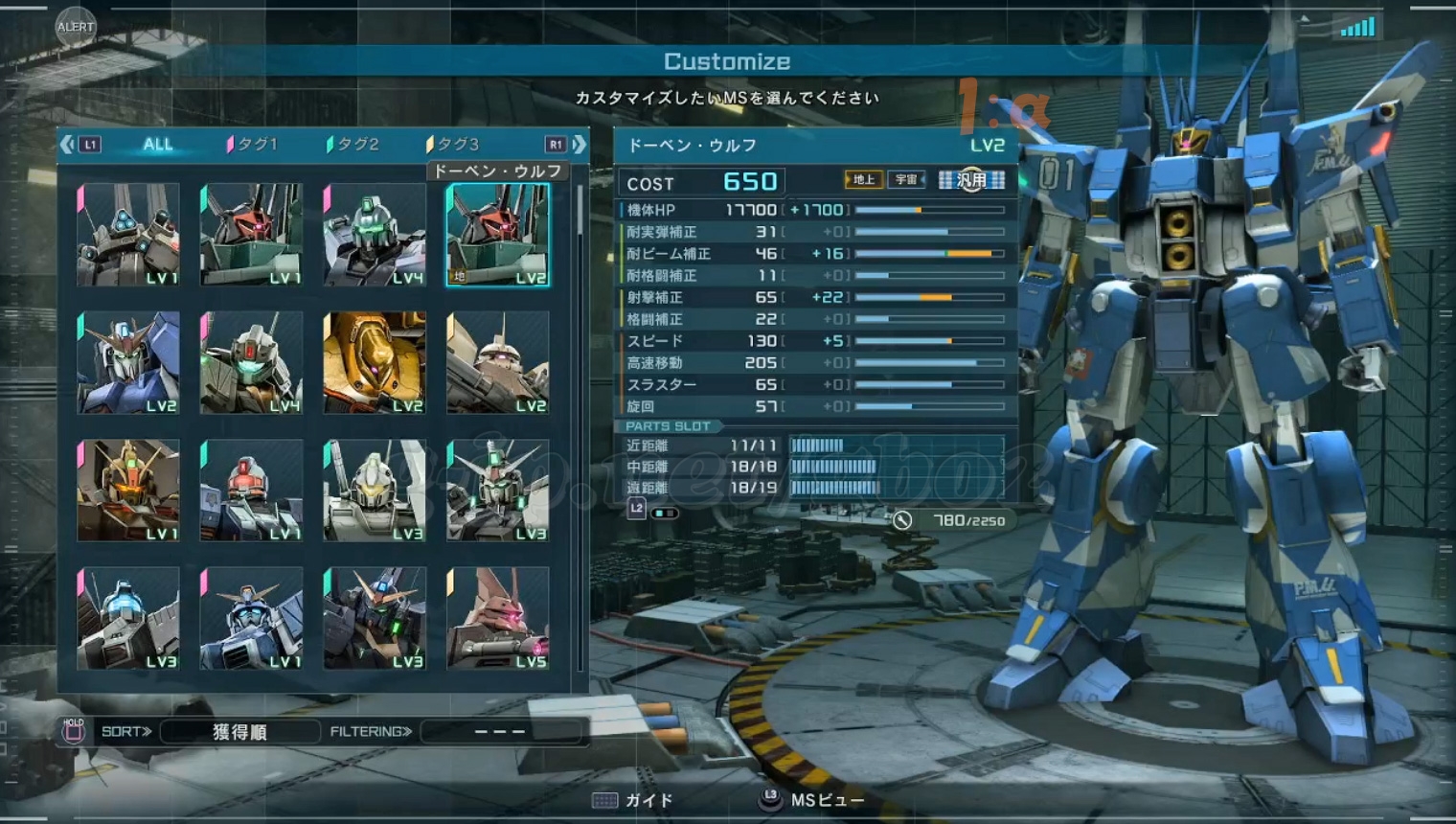Open the タグ2 tab
This screenshot has height=824, width=1456.
click(x=354, y=145)
